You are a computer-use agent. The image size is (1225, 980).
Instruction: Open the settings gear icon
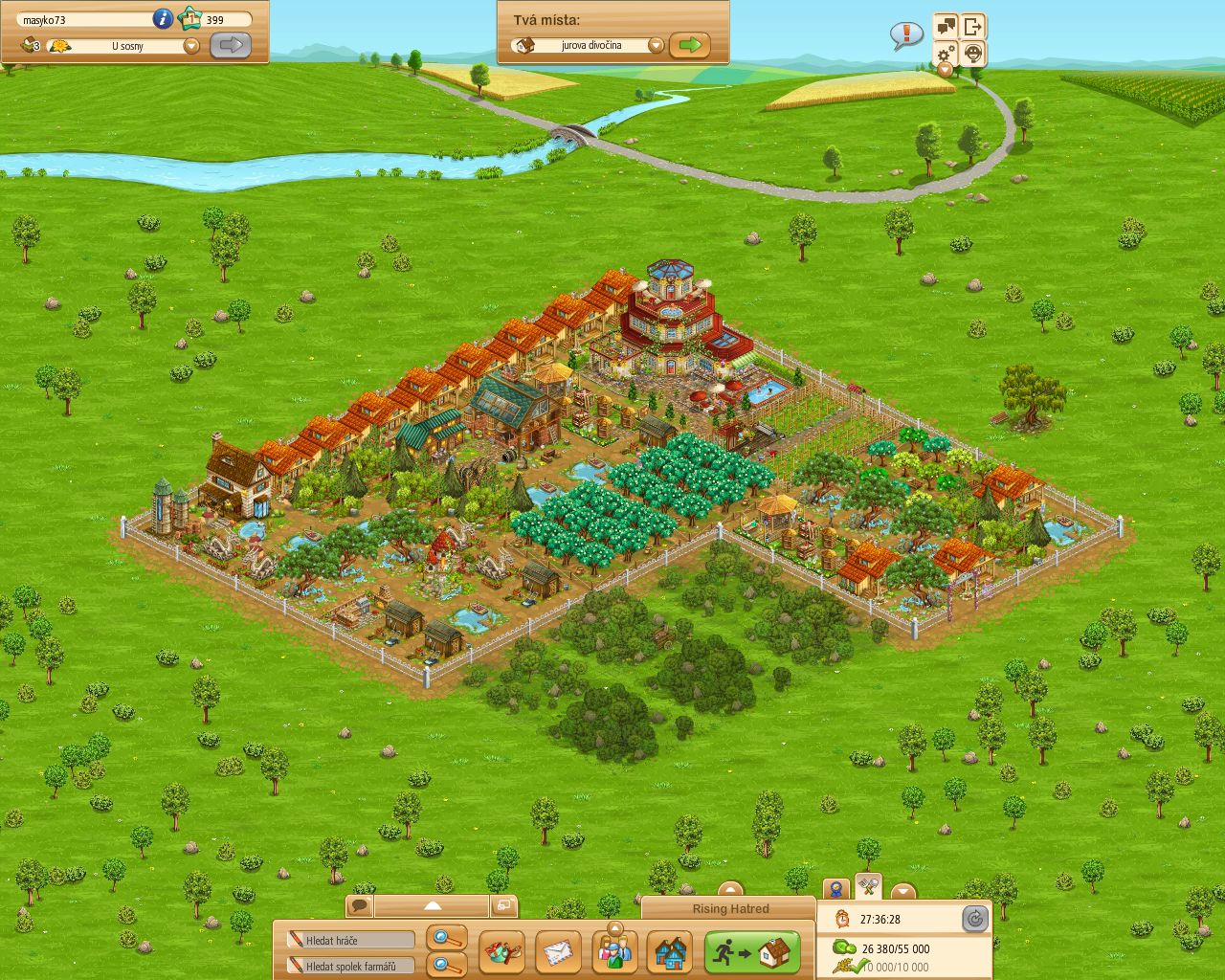[x=946, y=54]
